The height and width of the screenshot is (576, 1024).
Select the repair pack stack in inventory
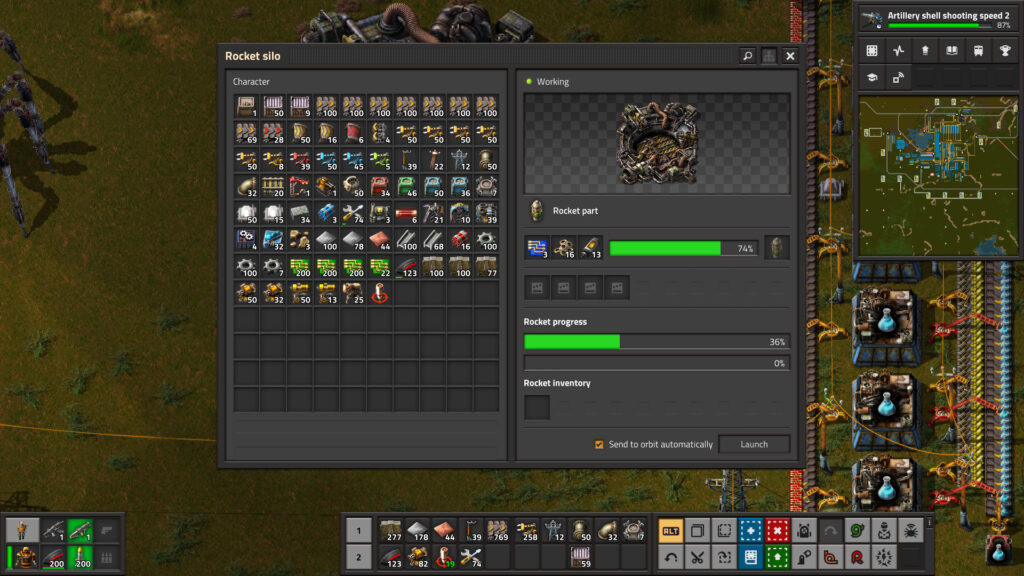(x=351, y=212)
